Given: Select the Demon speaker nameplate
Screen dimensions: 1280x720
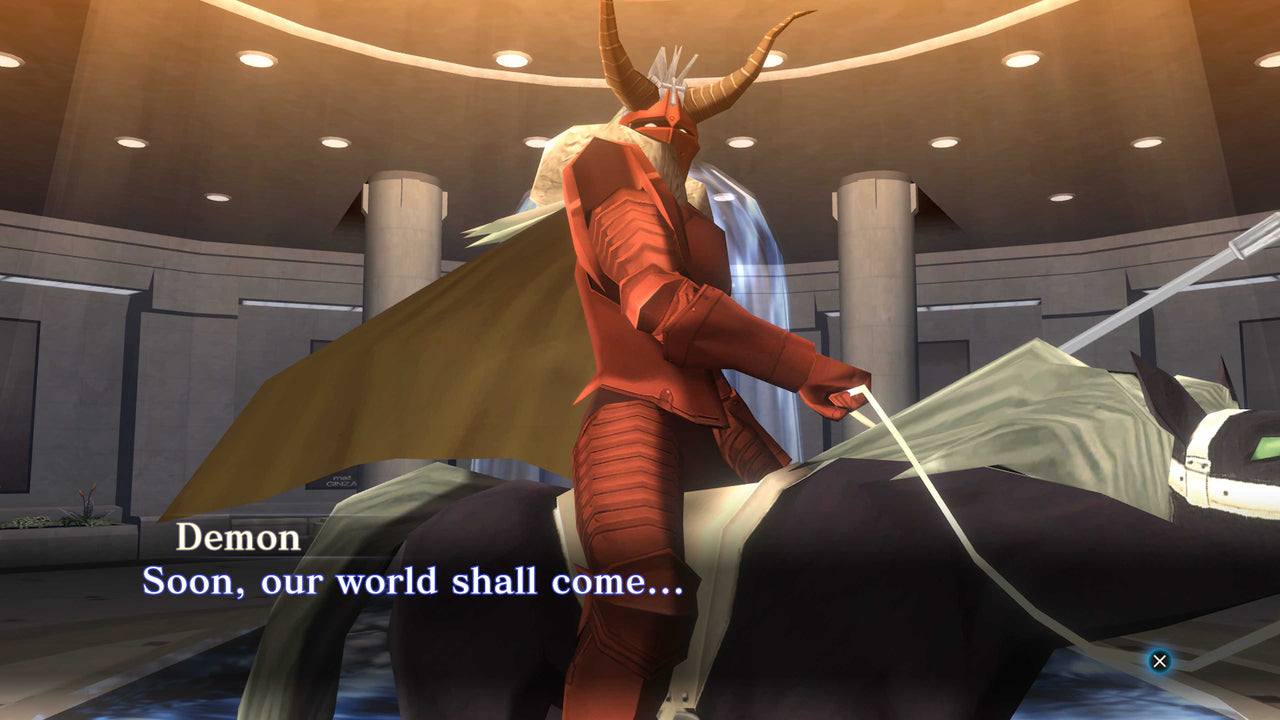Looking at the screenshot, I should click(238, 538).
